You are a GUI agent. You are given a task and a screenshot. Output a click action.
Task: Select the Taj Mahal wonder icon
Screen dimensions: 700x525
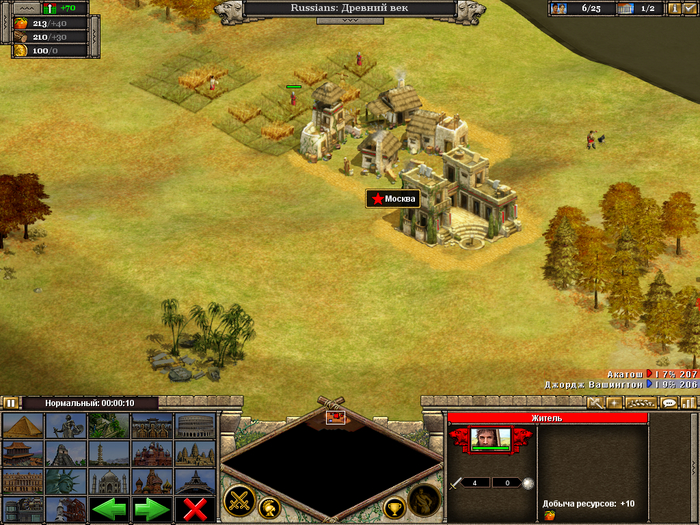(x=109, y=482)
